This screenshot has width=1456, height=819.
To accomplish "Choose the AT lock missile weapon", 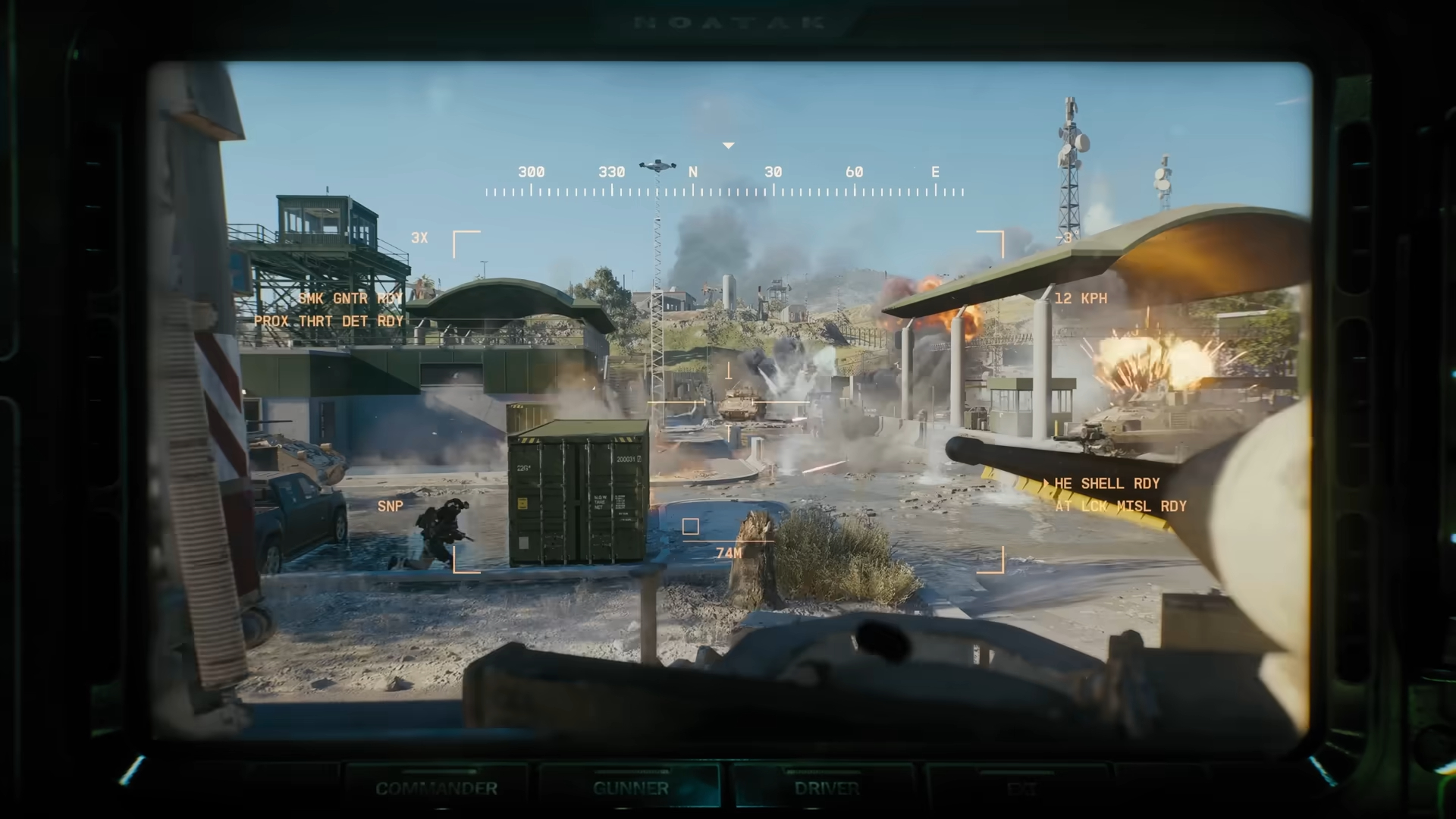I will point(1120,506).
